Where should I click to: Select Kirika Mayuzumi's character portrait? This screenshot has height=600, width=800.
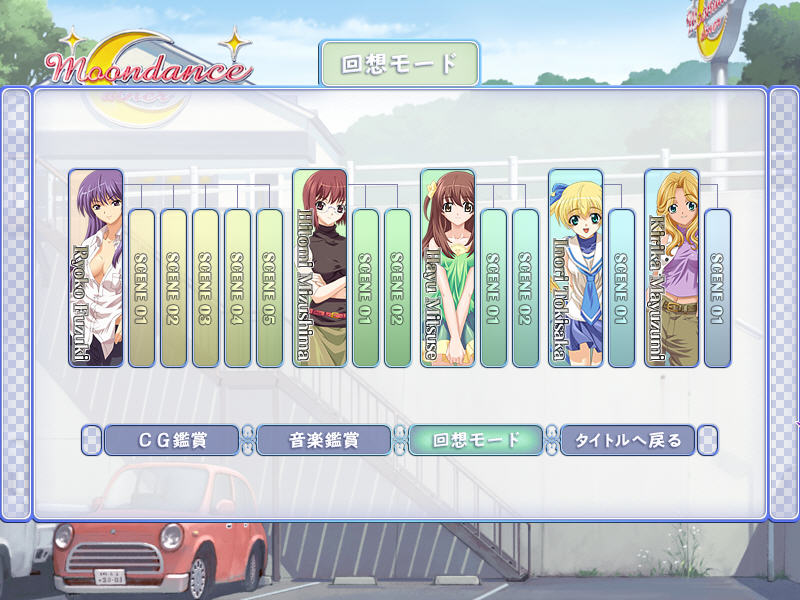(671, 268)
